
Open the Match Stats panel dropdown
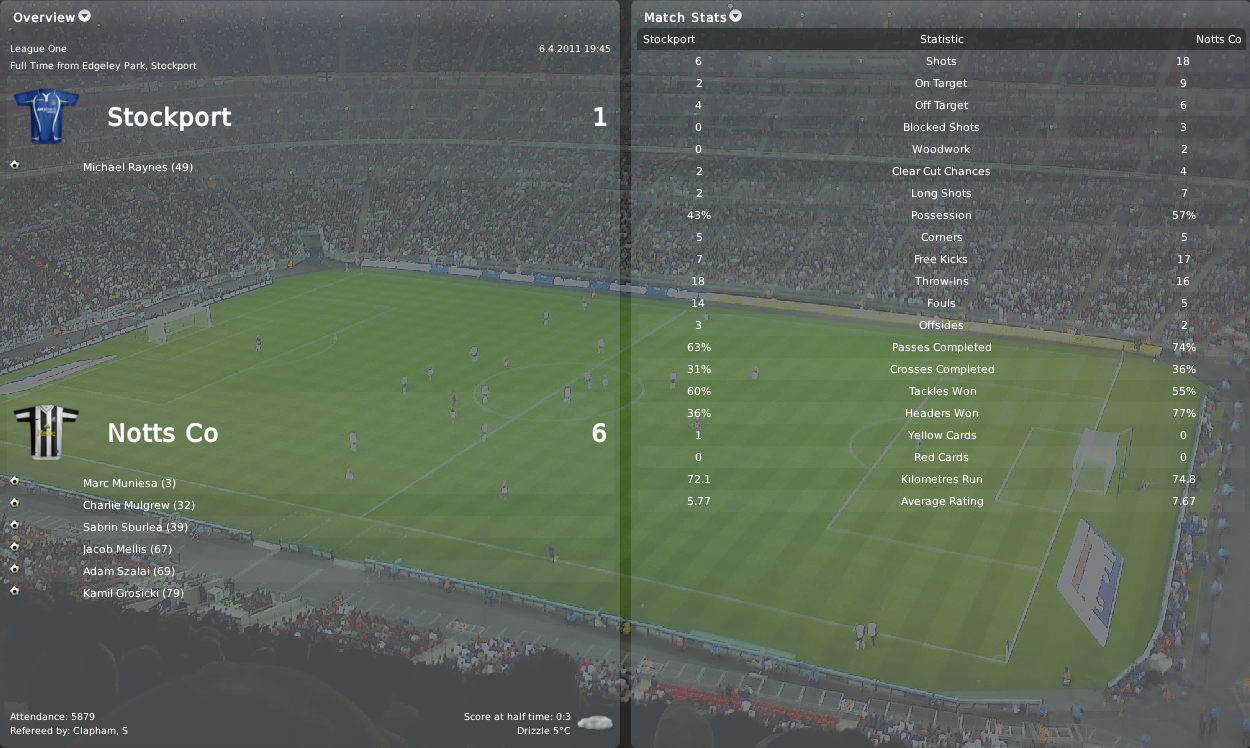tap(736, 16)
